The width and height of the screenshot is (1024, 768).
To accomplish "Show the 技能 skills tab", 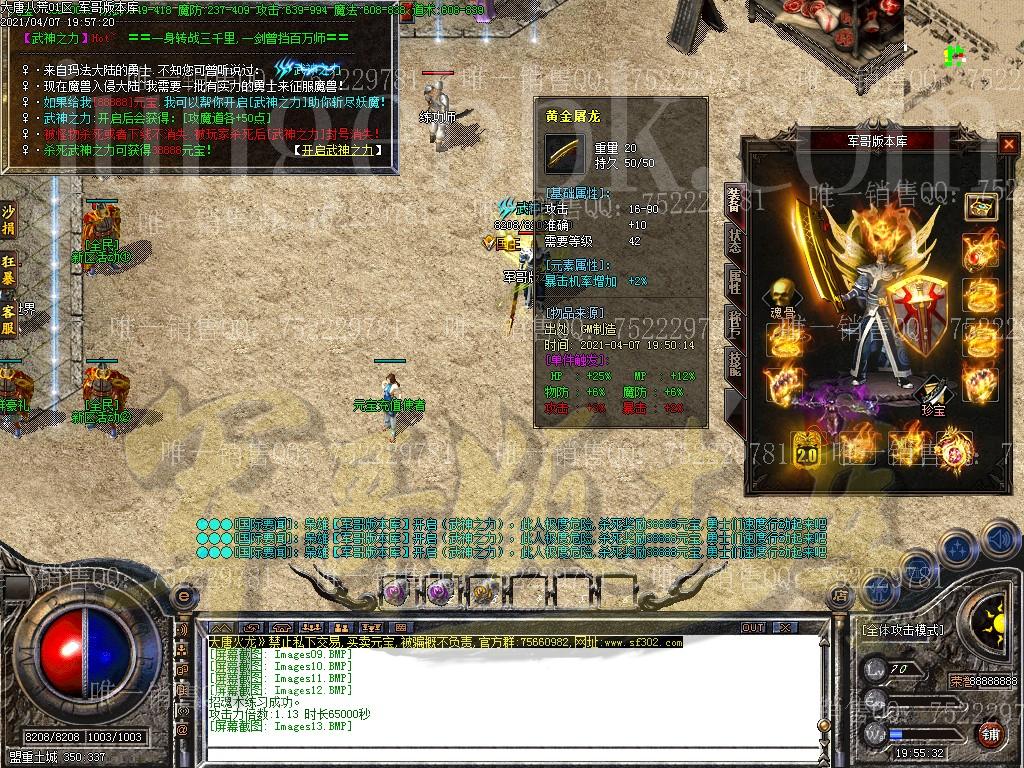I will (735, 362).
